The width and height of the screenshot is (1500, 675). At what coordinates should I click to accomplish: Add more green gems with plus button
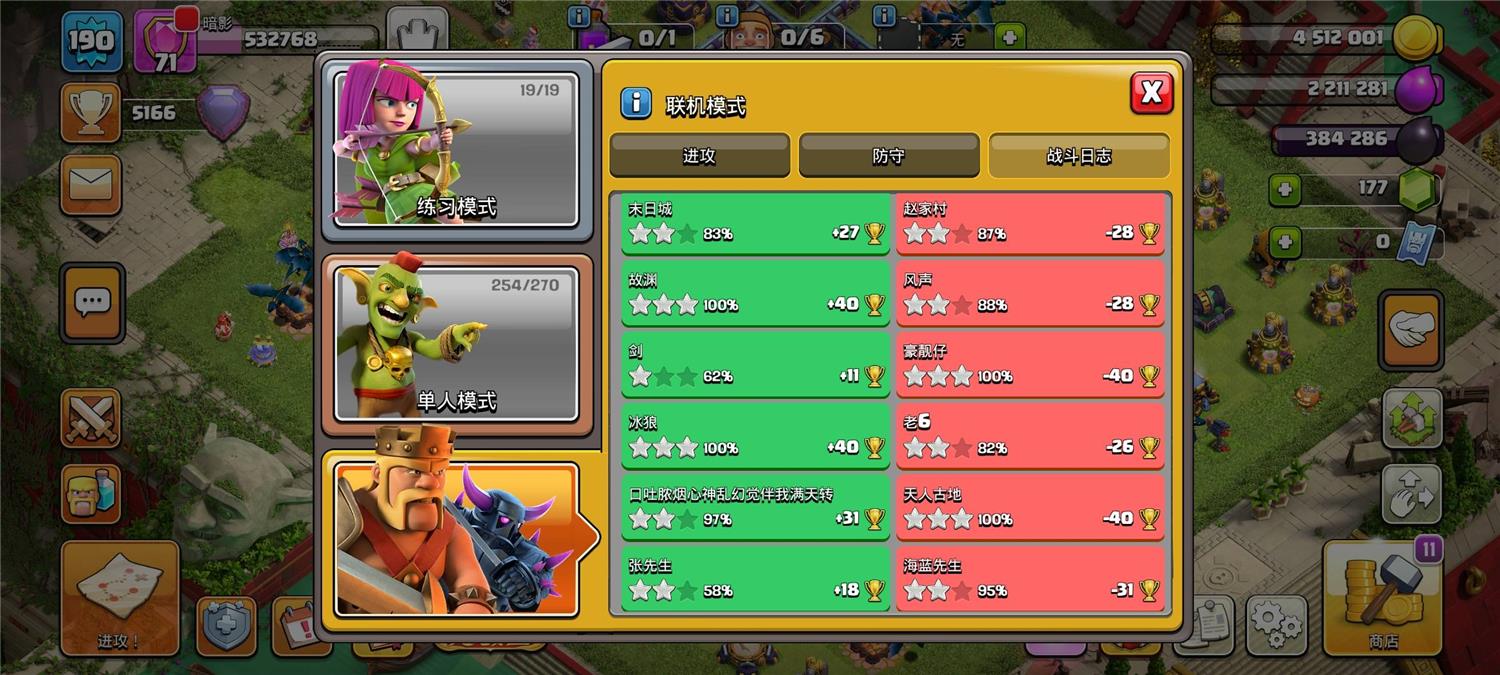coord(1285,188)
